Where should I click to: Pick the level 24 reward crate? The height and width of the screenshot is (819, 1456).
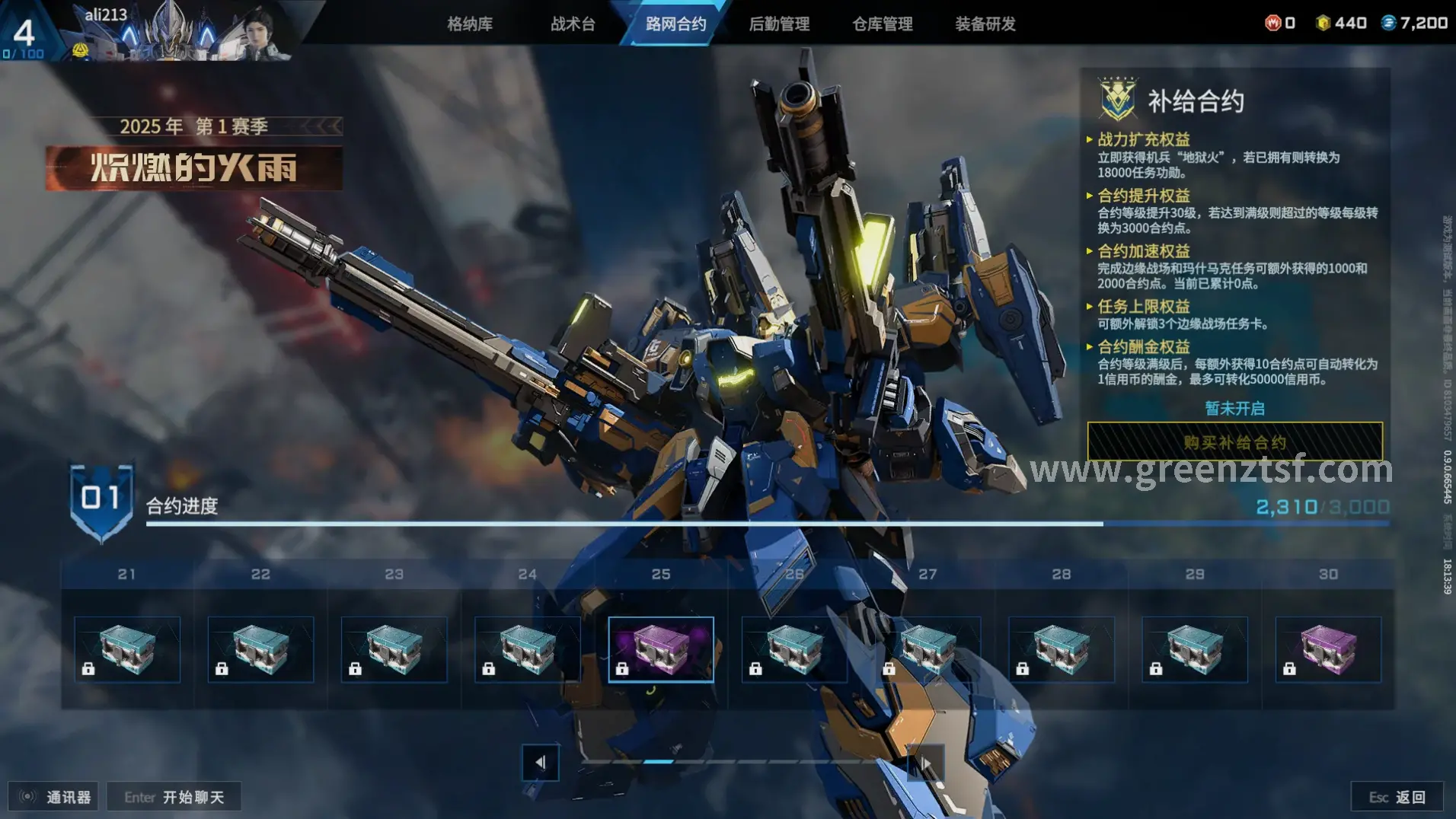click(528, 649)
